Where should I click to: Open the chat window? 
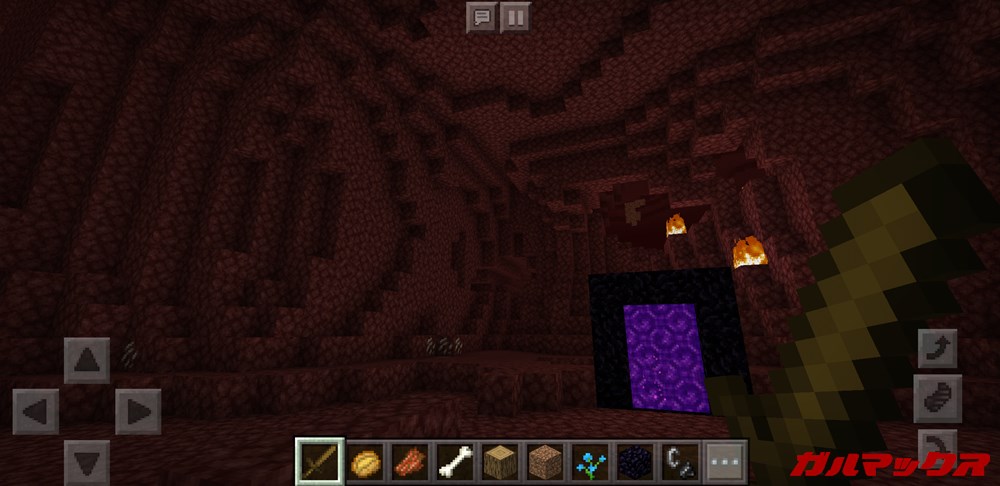pyautogui.click(x=481, y=16)
